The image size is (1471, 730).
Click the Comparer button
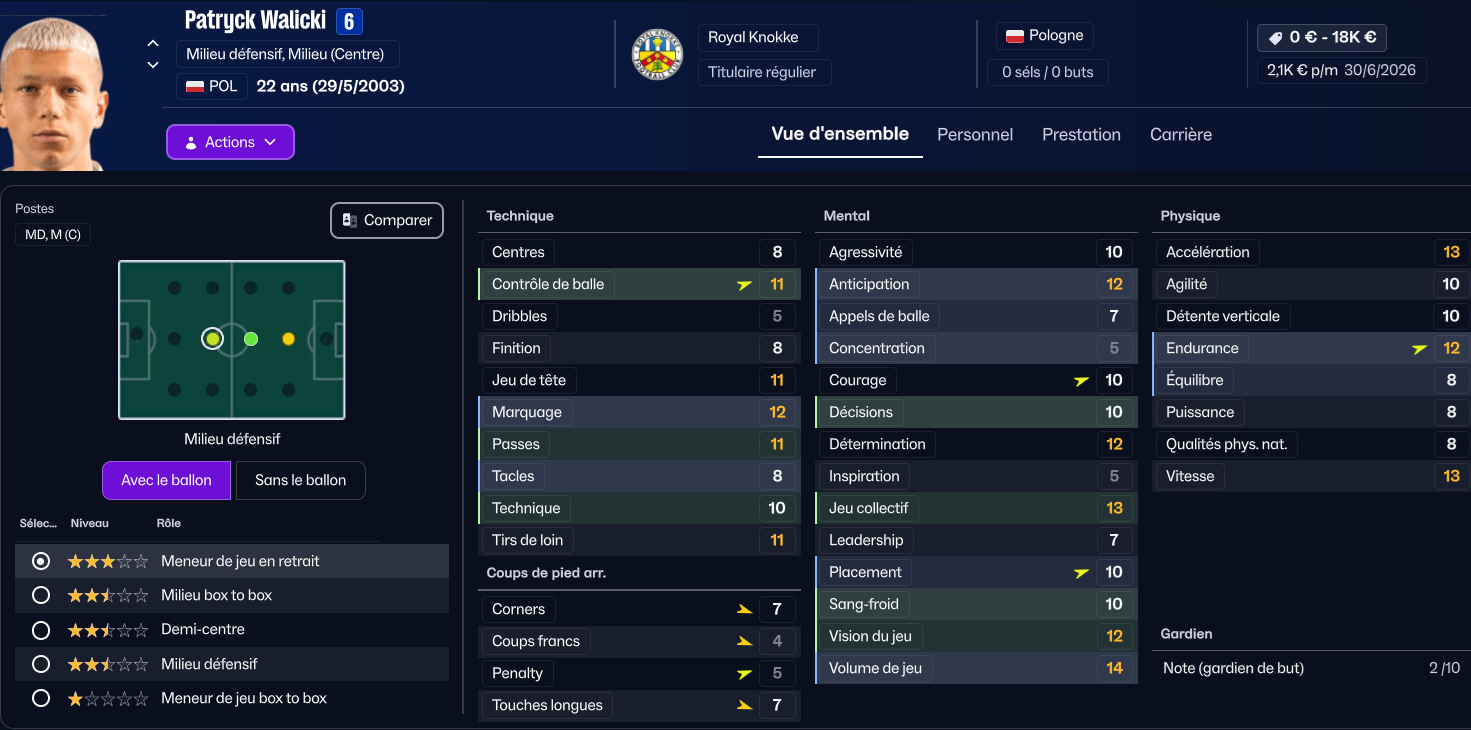pos(387,220)
